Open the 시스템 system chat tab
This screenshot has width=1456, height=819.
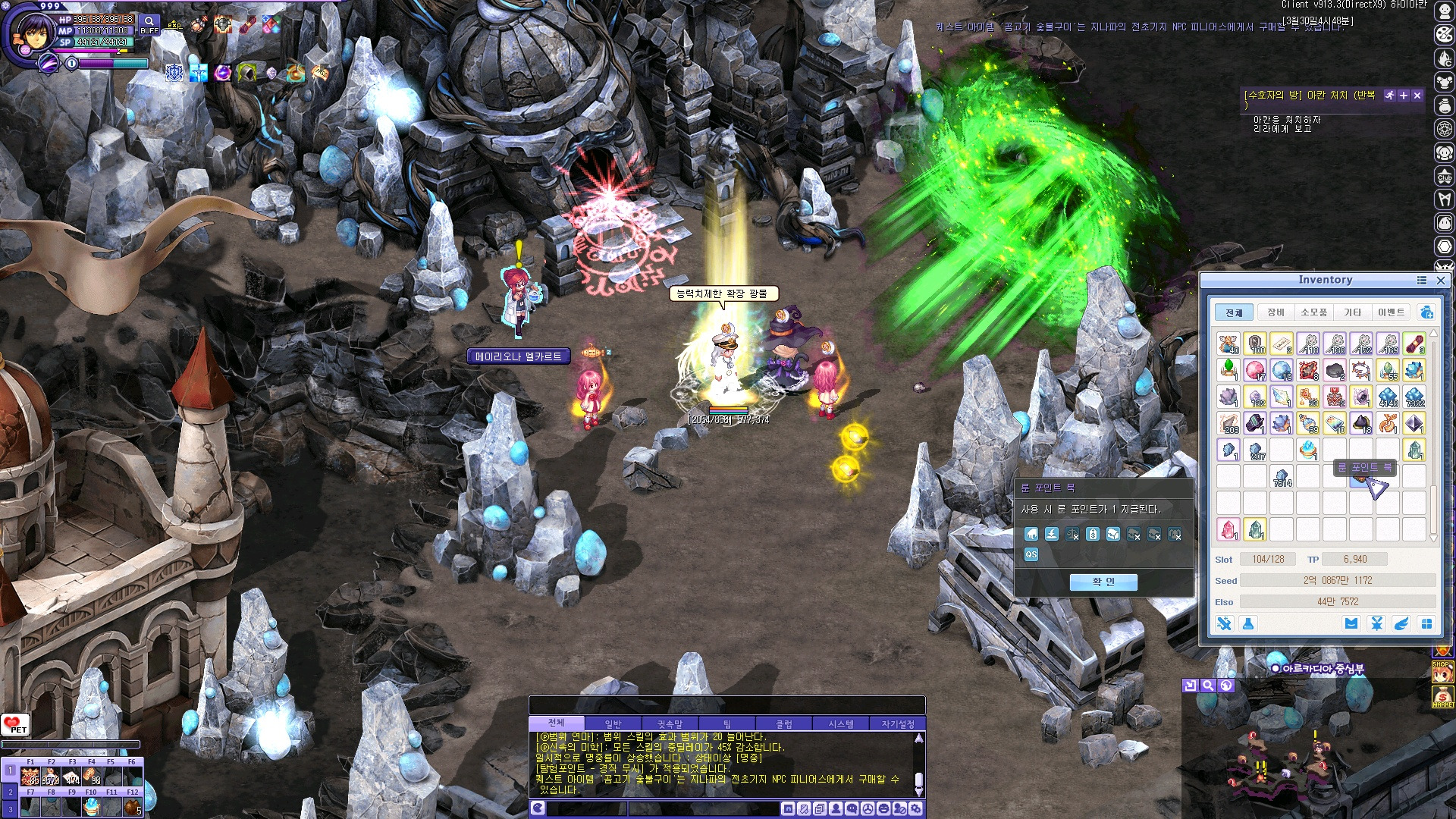[840, 724]
